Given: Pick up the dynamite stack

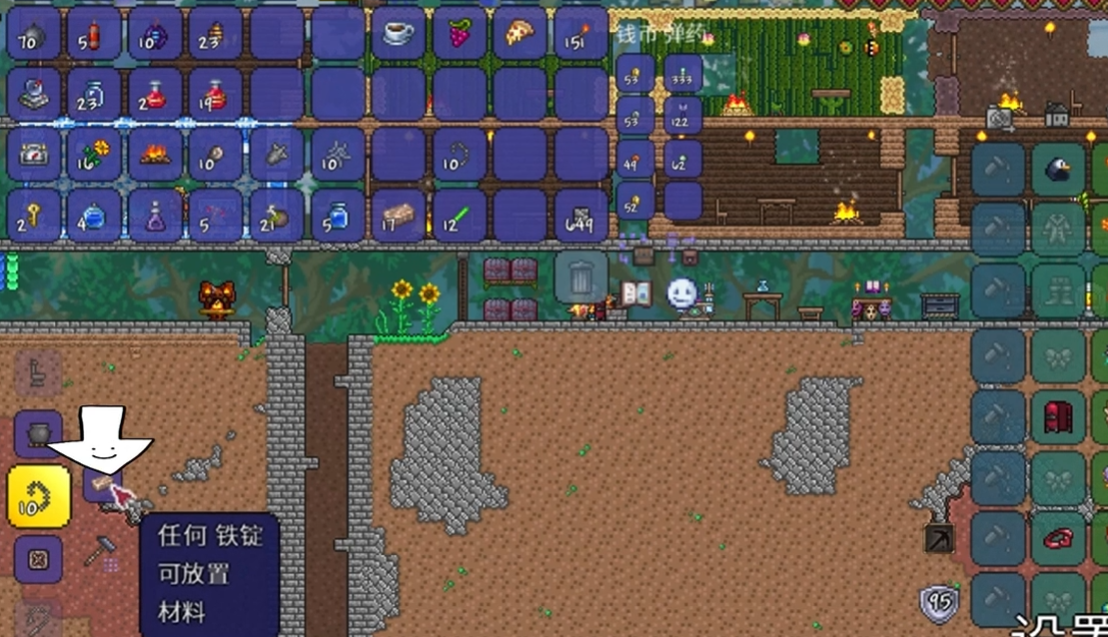Looking at the screenshot, I should (x=94, y=34).
